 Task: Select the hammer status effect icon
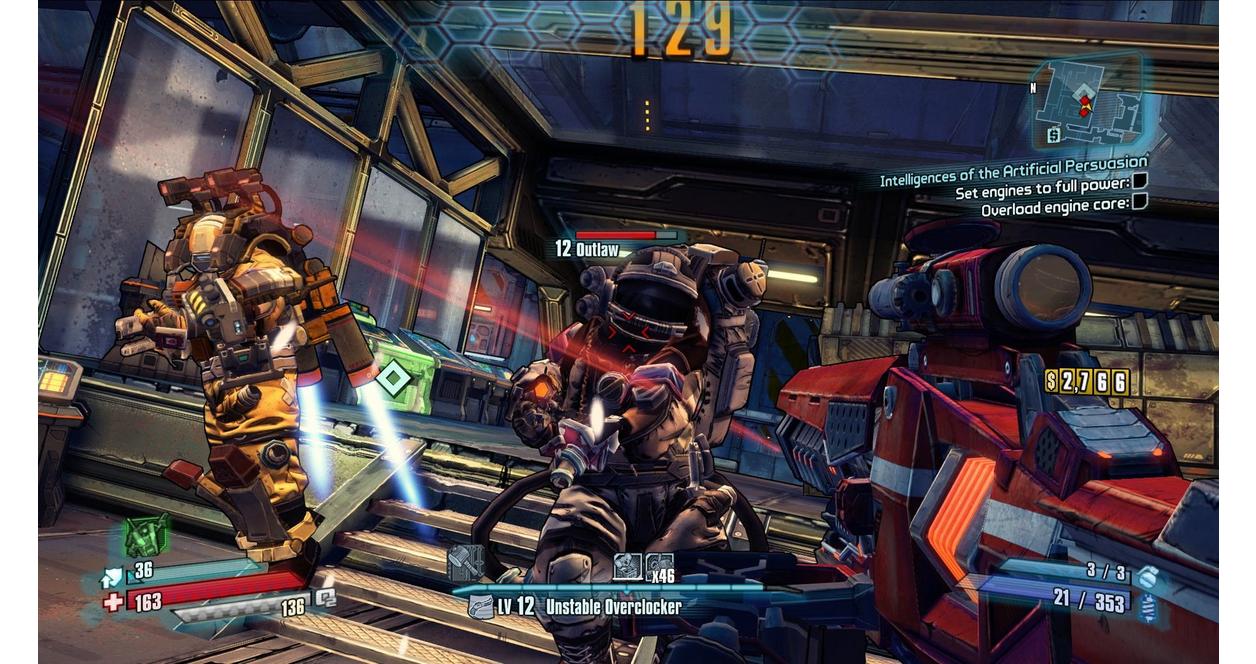pyautogui.click(x=465, y=561)
